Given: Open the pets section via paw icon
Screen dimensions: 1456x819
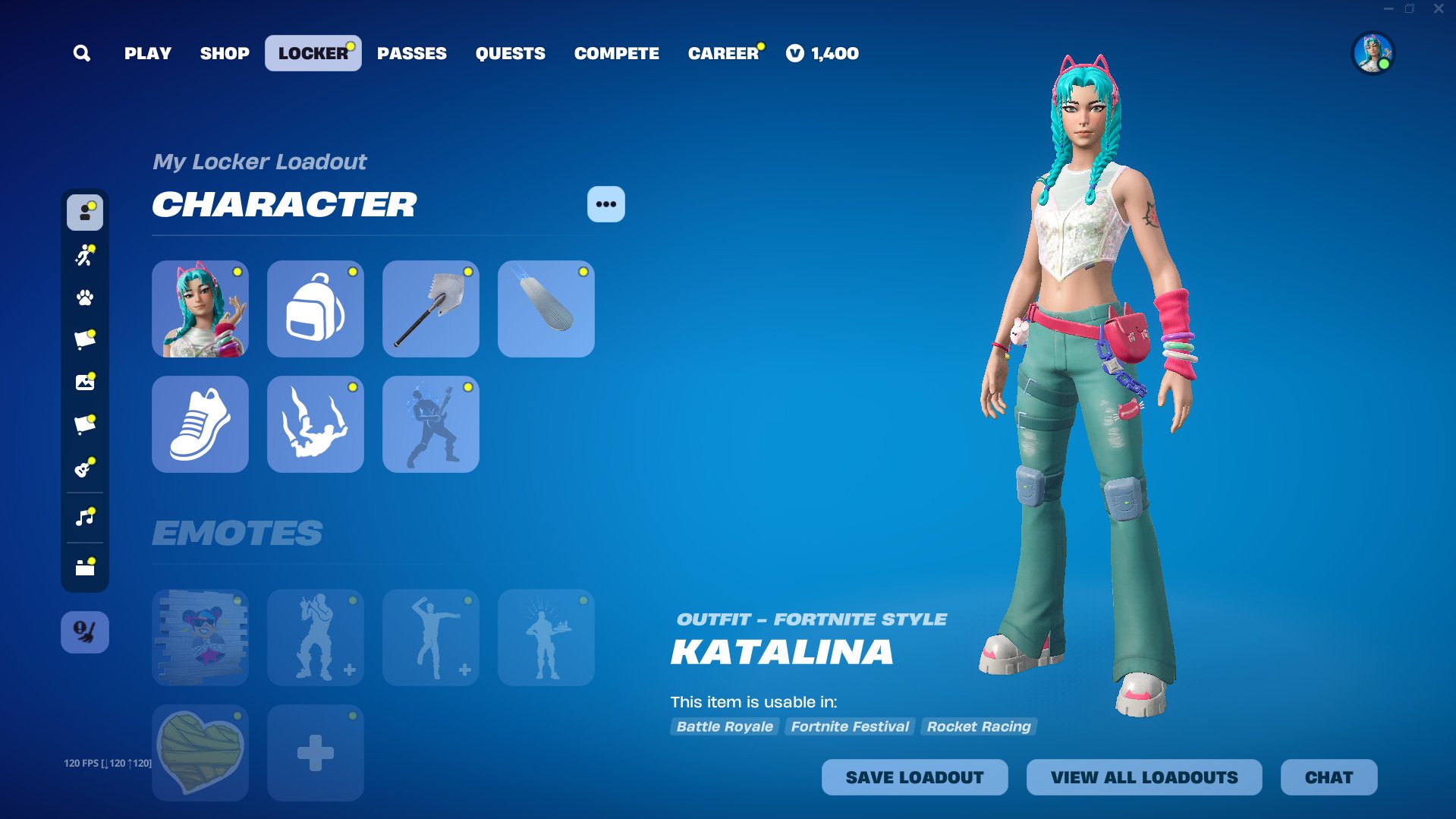Looking at the screenshot, I should pyautogui.click(x=84, y=298).
